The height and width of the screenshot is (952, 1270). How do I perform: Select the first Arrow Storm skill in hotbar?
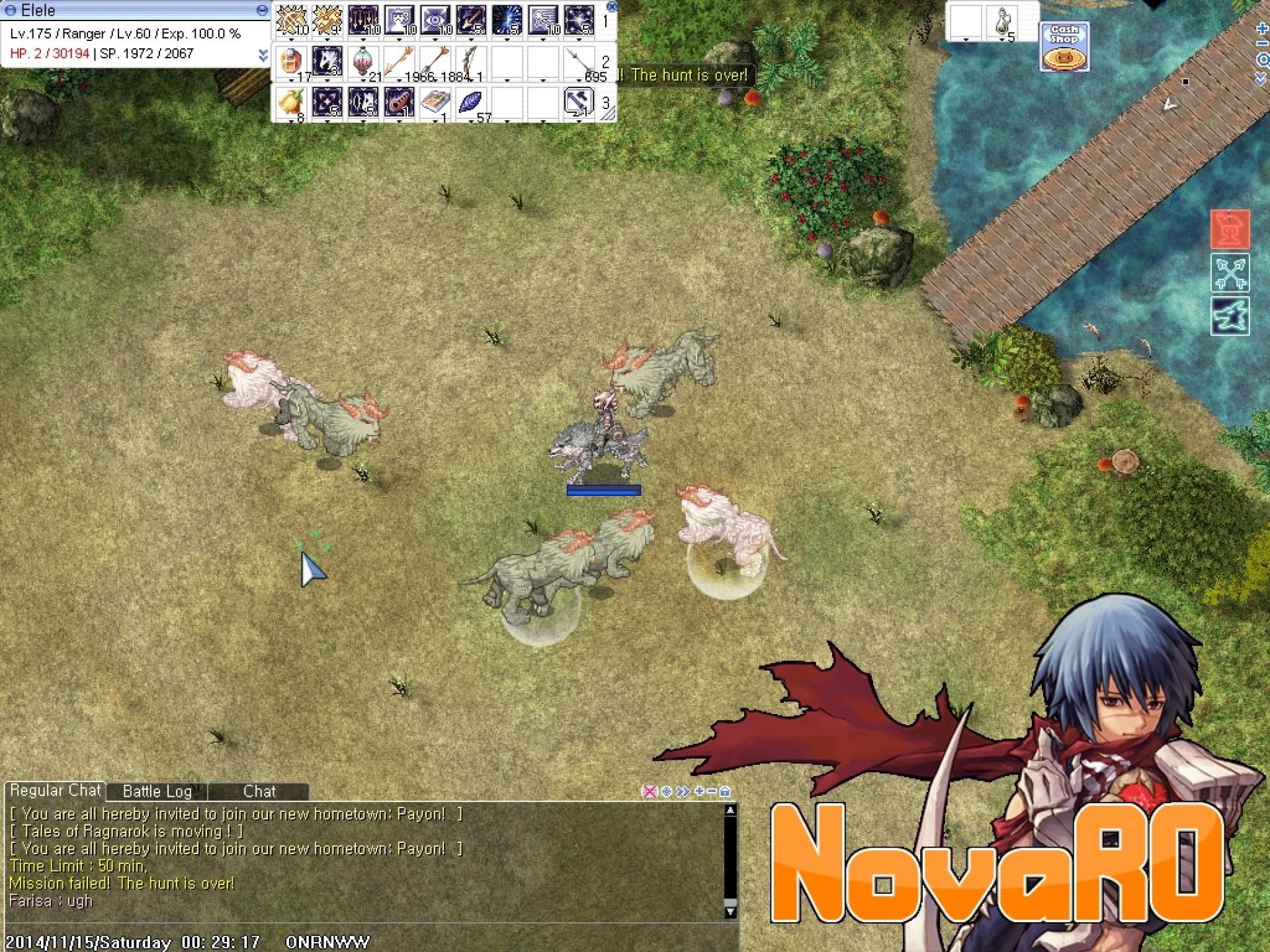click(291, 19)
